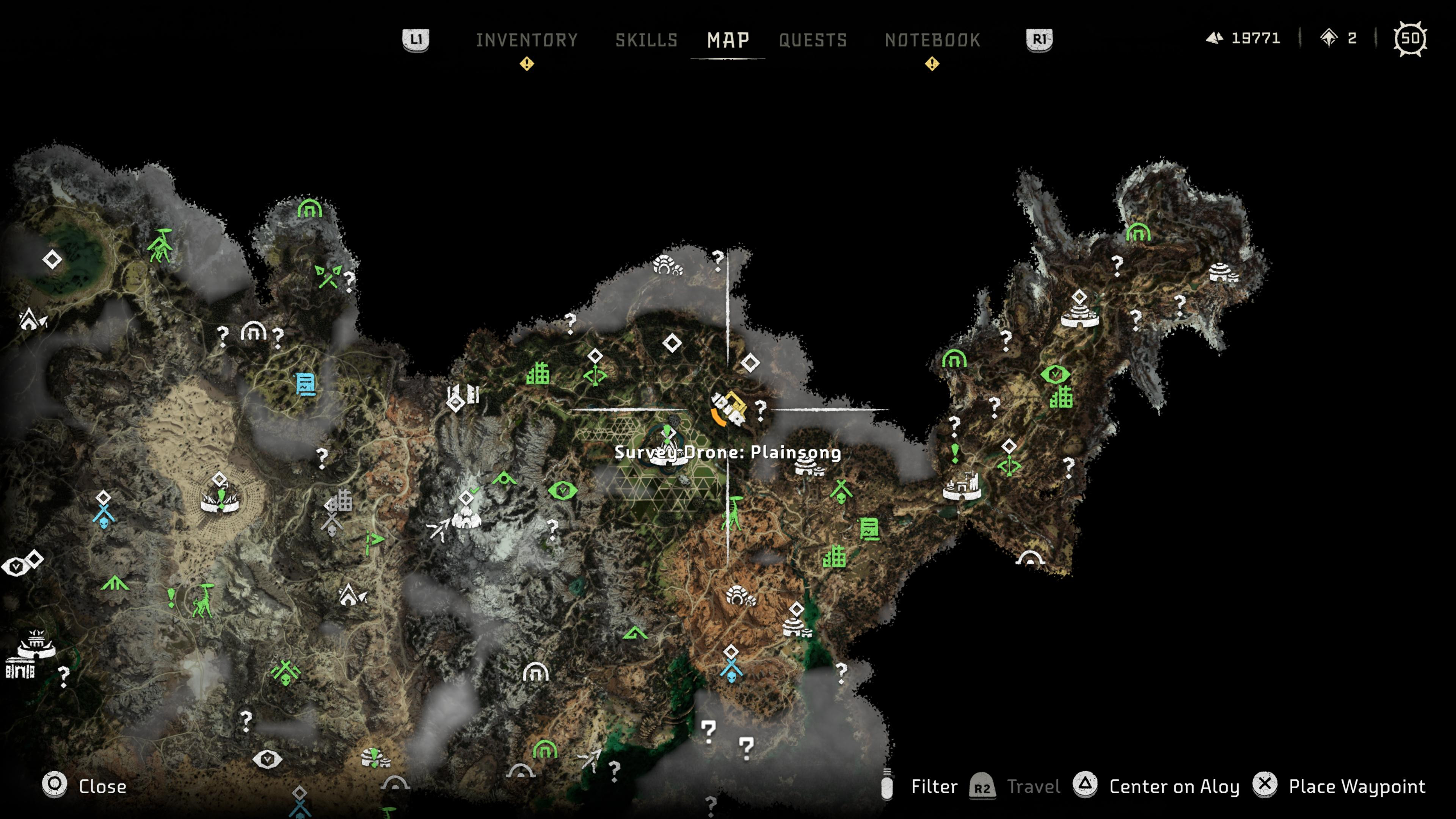
Task: Go to the Quests tab
Action: coord(813,40)
